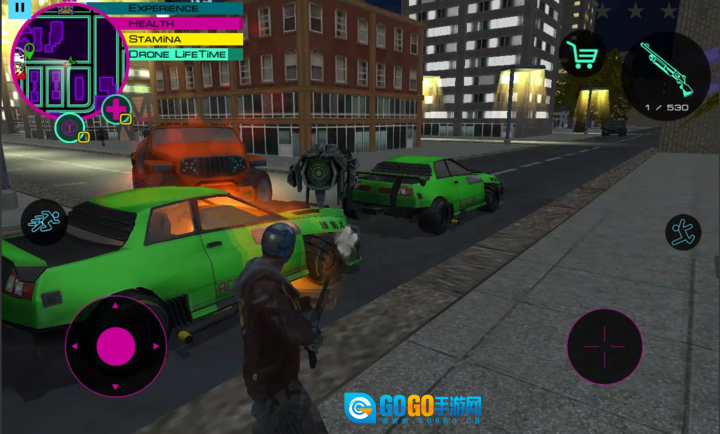Viewport: 720px width, 434px height.
Task: Tap the magenta movement joystick
Action: click(116, 345)
